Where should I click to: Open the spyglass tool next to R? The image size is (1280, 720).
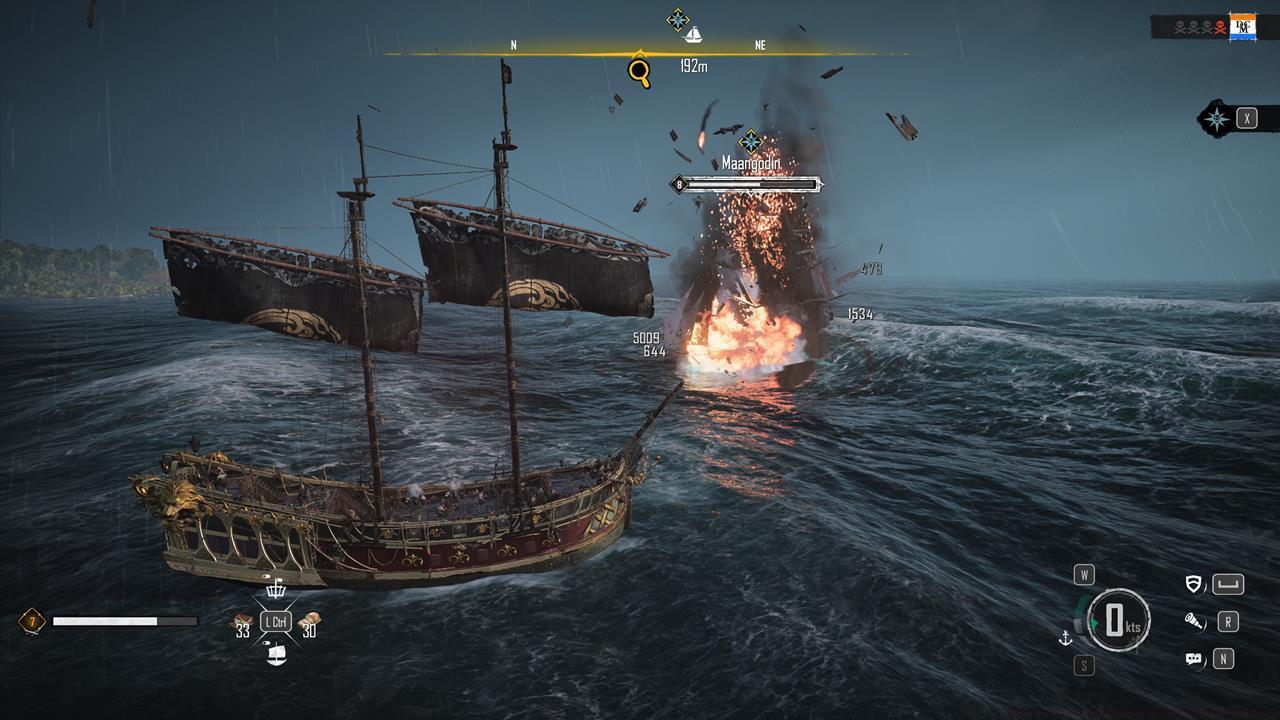(x=1193, y=621)
